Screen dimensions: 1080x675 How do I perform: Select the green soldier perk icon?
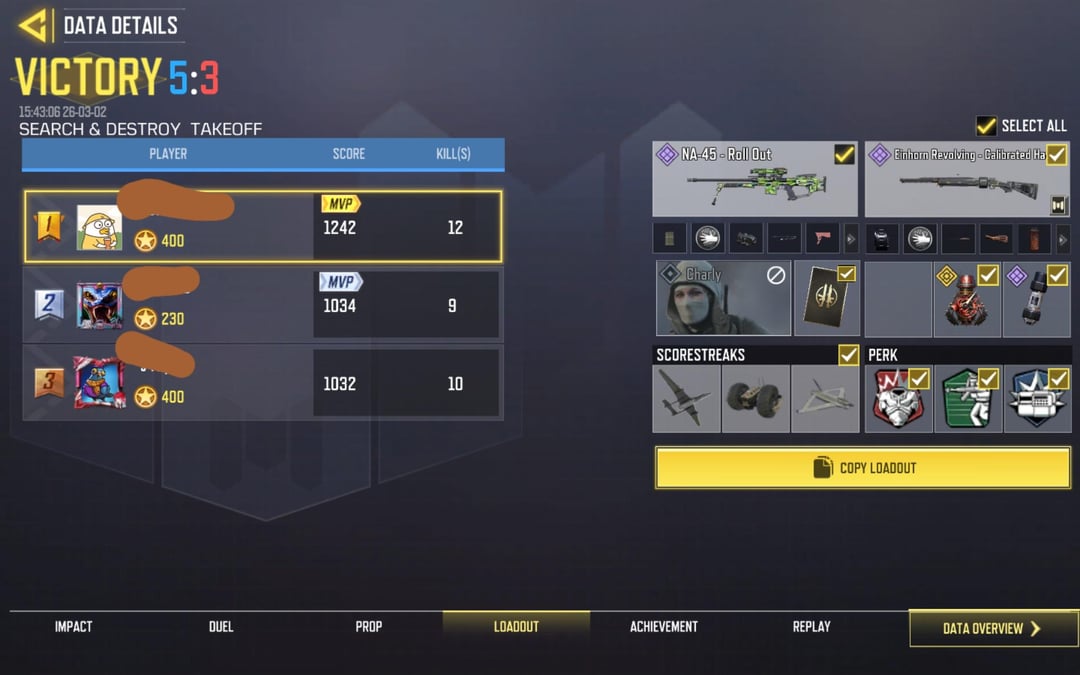[x=967, y=398]
